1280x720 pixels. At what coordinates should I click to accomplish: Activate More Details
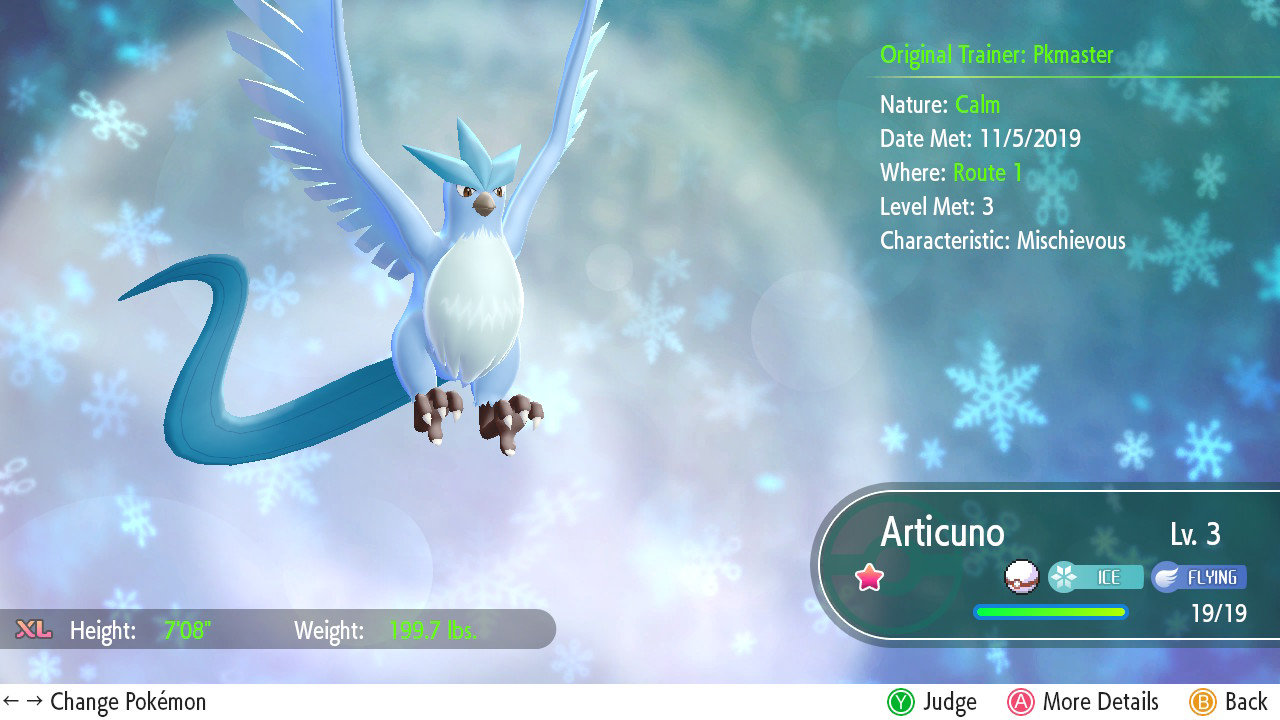pos(1083,701)
